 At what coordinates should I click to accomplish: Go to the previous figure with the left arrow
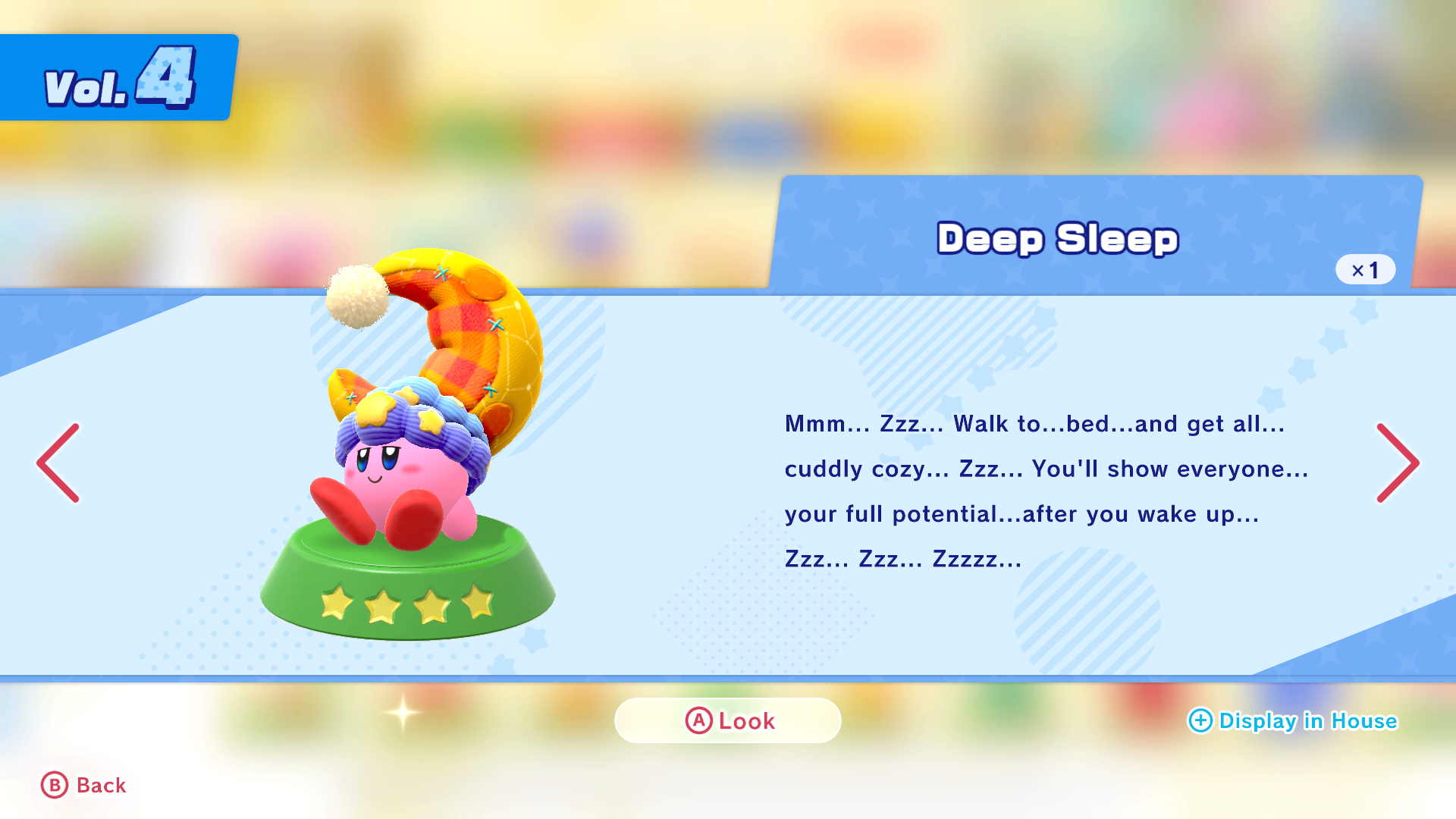[x=58, y=463]
